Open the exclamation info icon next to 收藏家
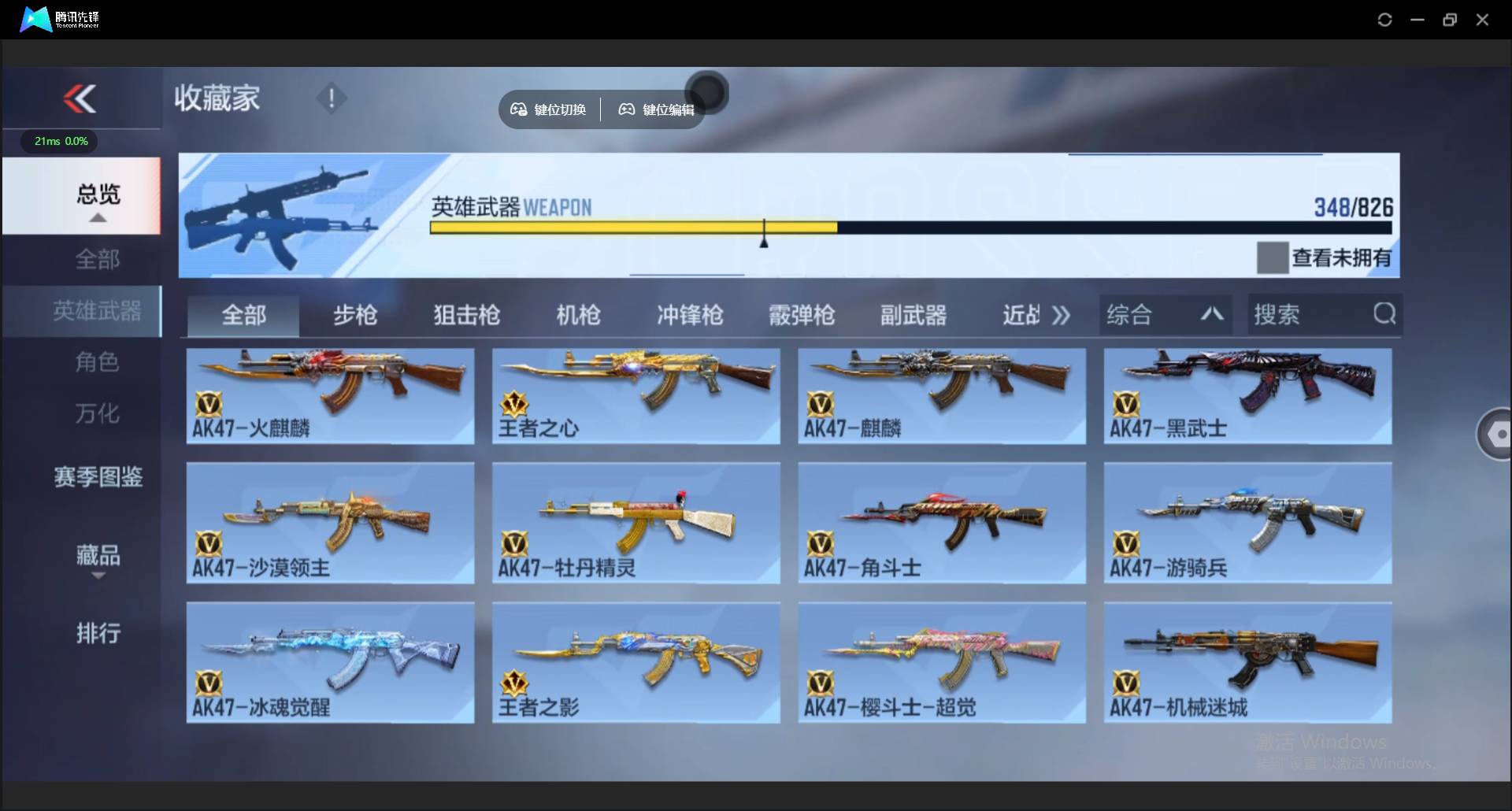 [x=331, y=98]
